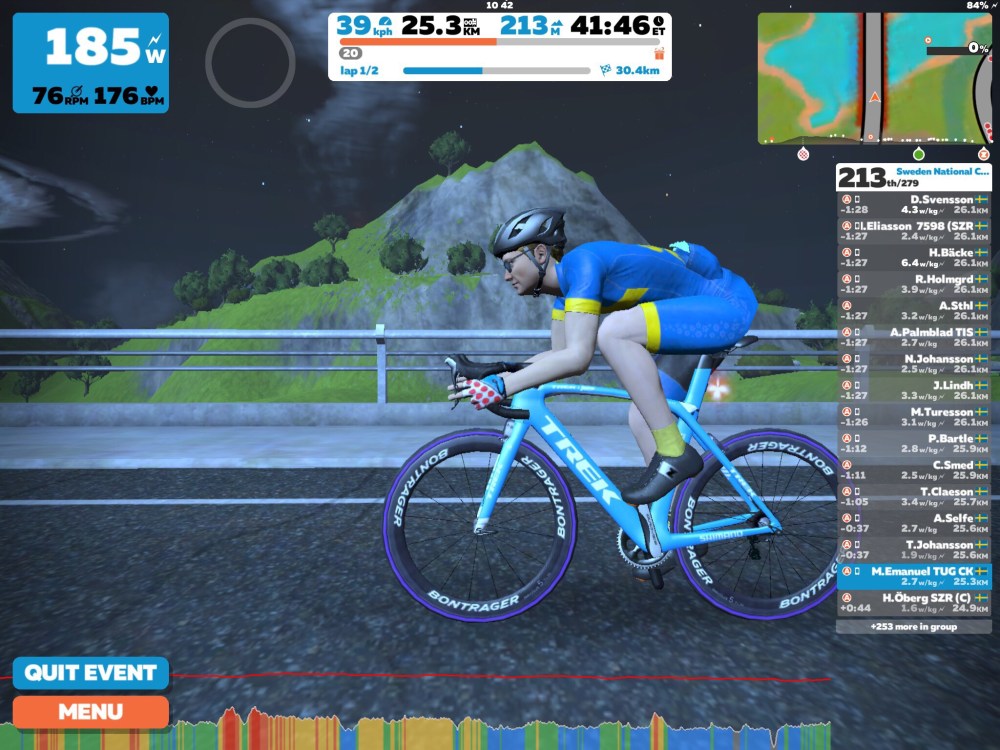Select the minimap in the corner

tap(873, 78)
